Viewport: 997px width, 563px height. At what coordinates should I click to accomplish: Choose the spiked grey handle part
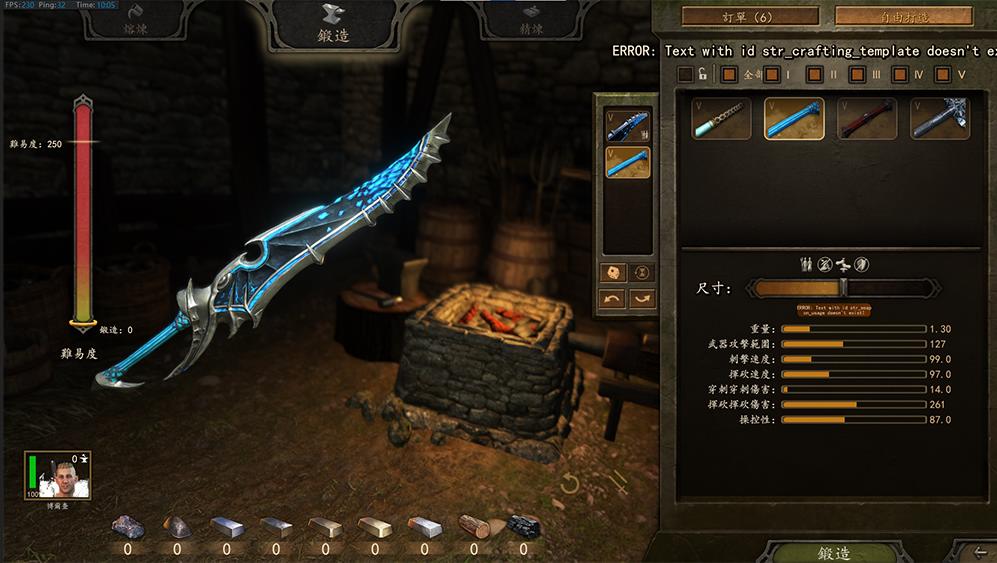[939, 118]
